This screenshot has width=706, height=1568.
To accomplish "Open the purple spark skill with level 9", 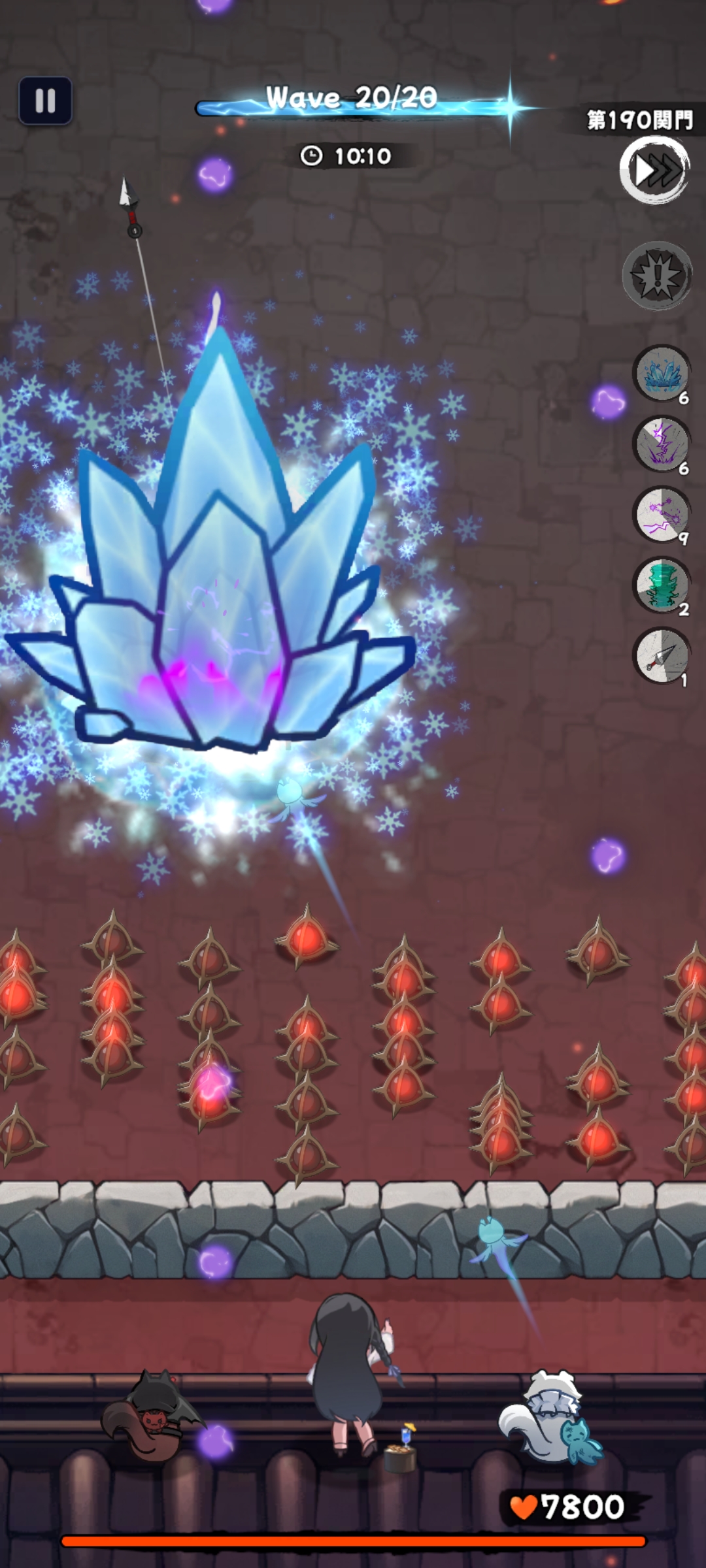I will 662,515.
